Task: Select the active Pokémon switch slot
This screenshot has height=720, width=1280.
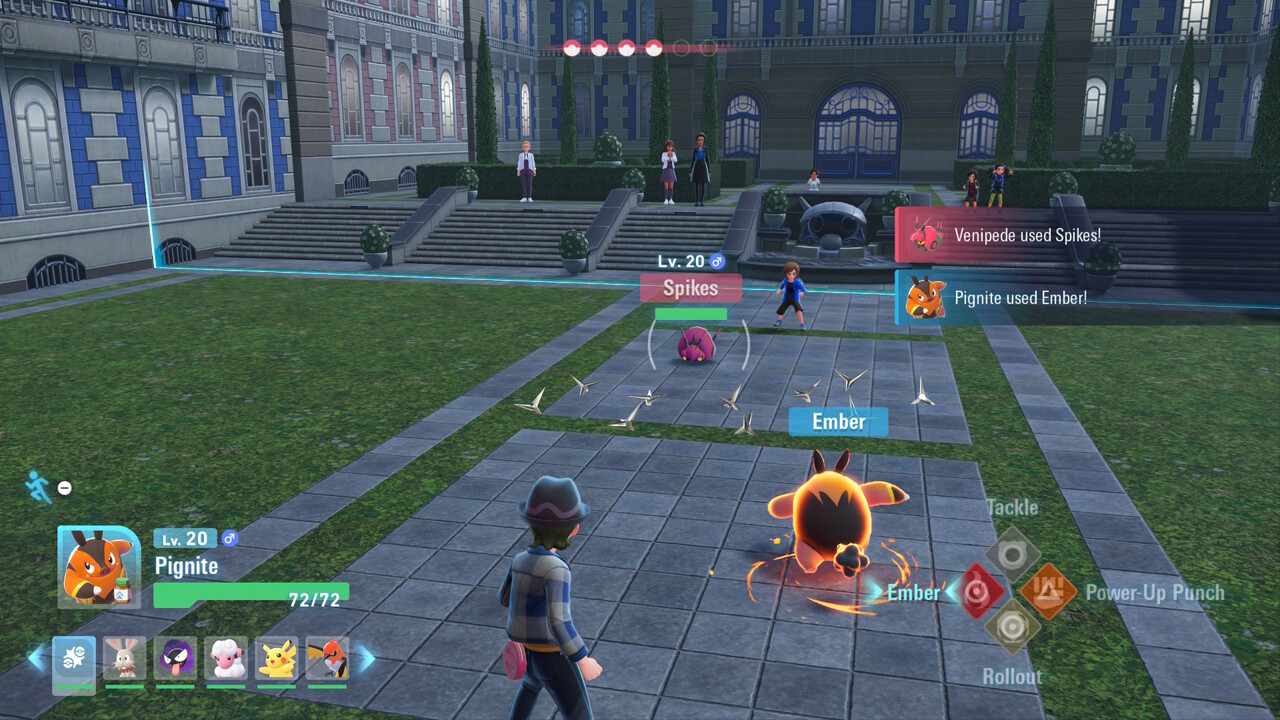Action: 74,659
